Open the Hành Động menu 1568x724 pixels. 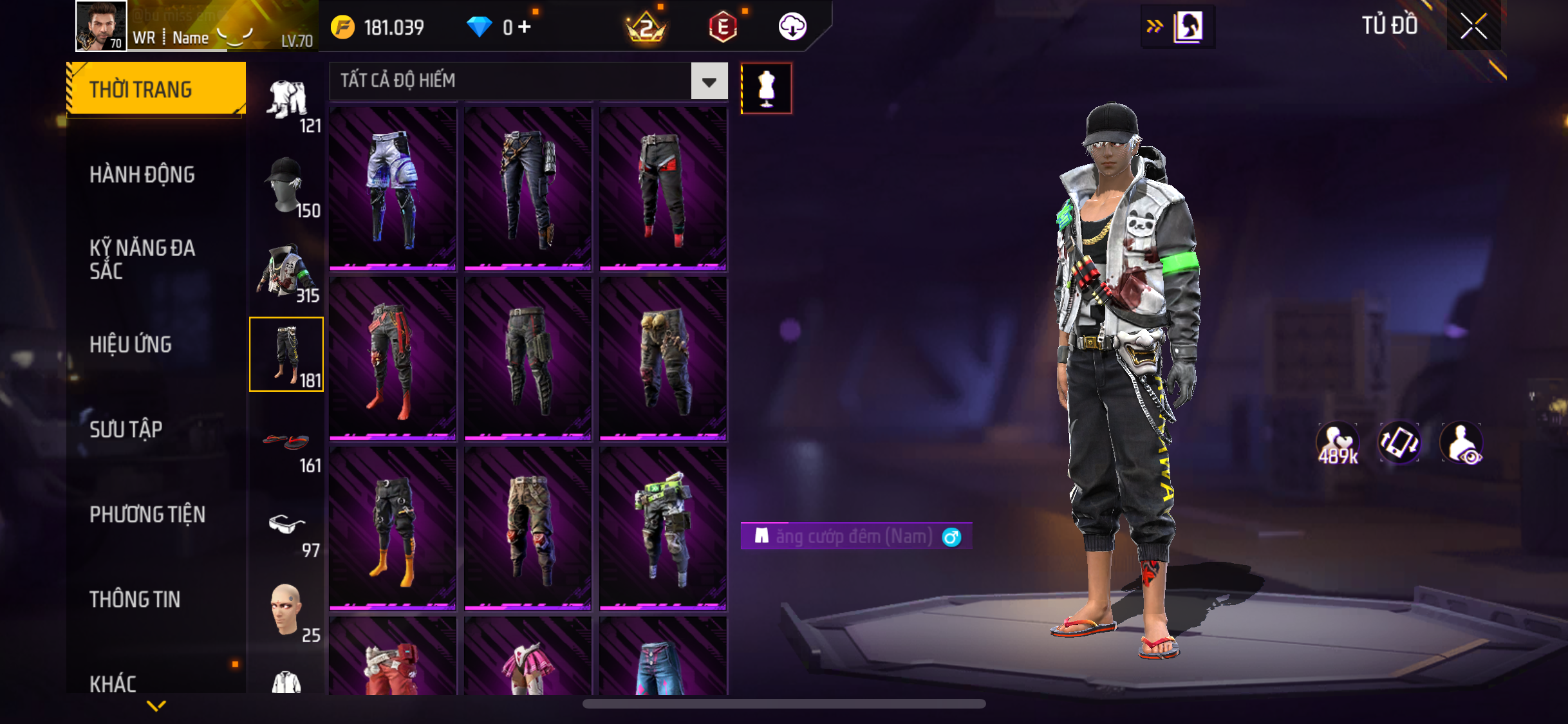pos(142,174)
